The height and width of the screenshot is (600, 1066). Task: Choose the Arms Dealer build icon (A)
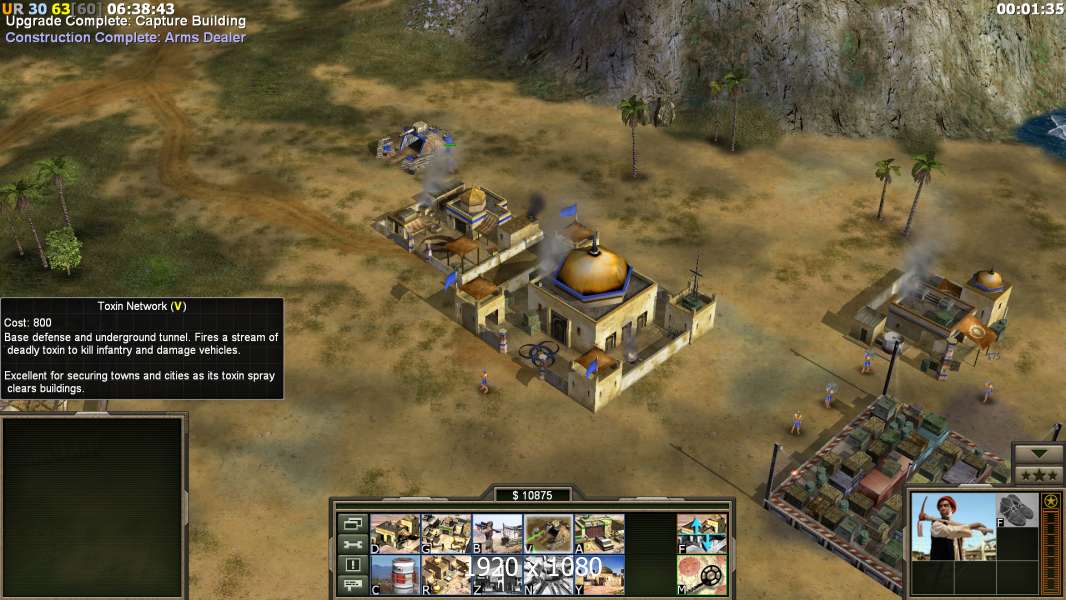(x=599, y=533)
